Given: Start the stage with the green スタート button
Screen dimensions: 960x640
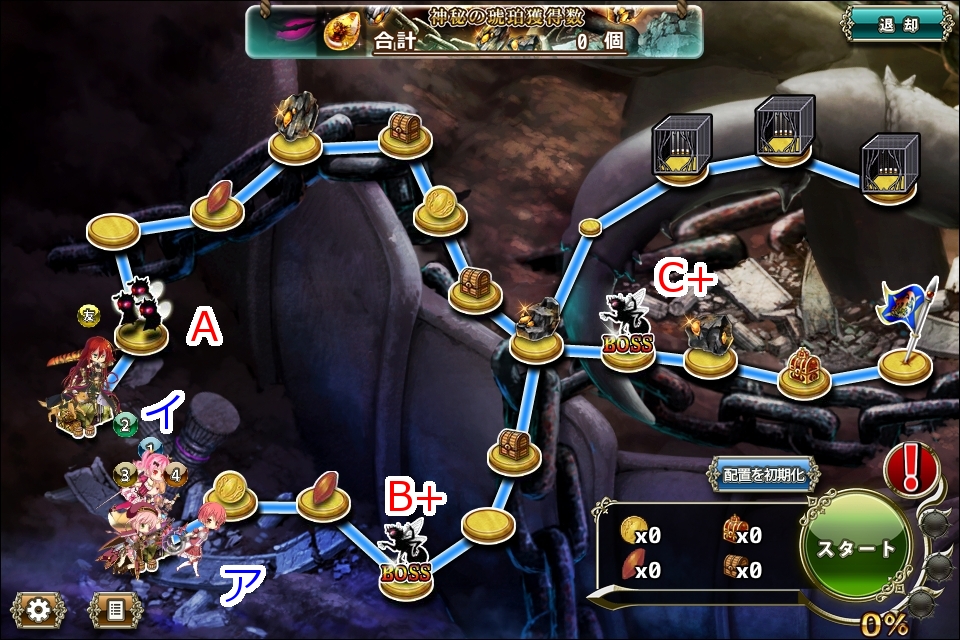Looking at the screenshot, I should (856, 549).
